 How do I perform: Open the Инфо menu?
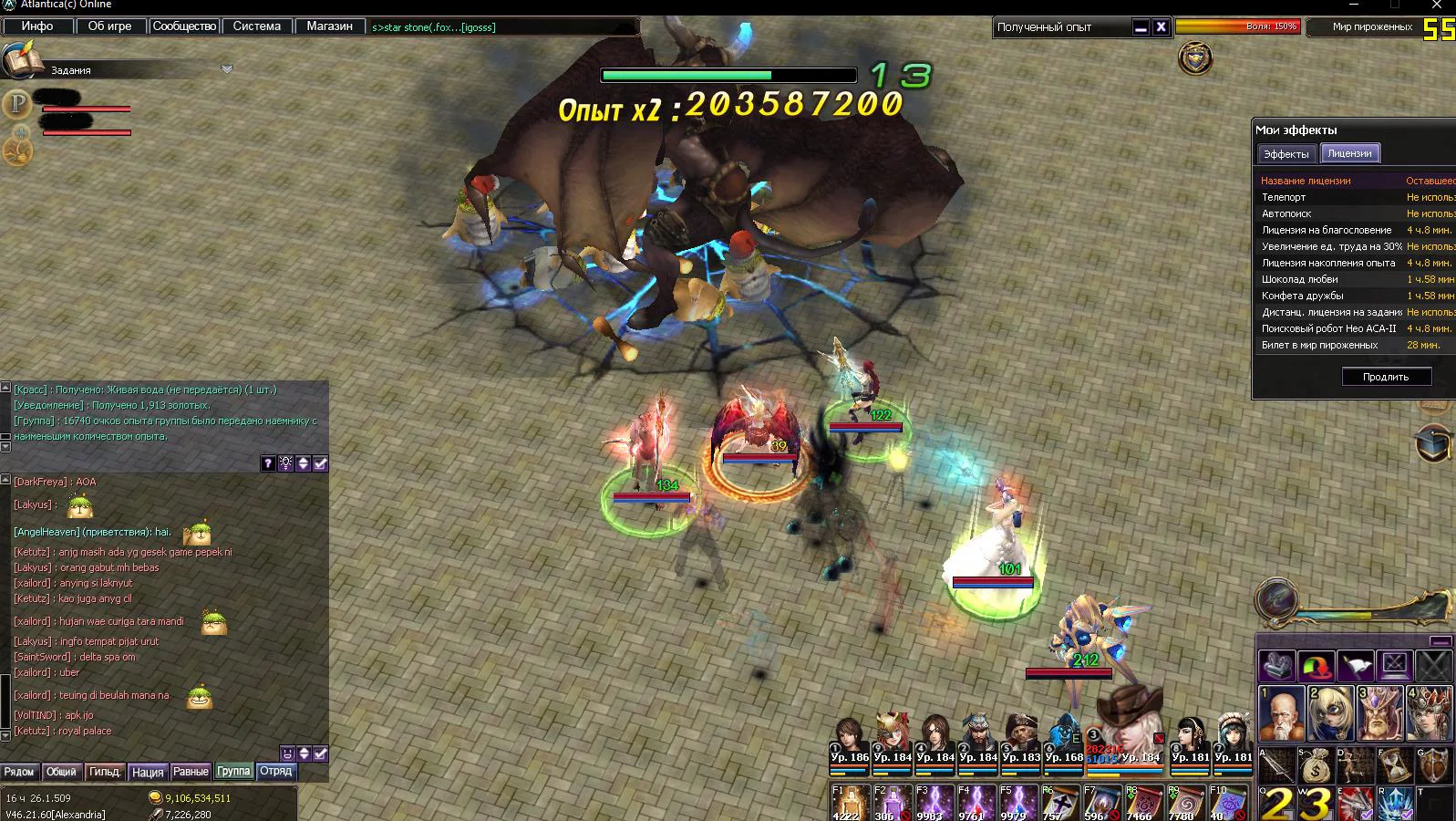(37, 26)
